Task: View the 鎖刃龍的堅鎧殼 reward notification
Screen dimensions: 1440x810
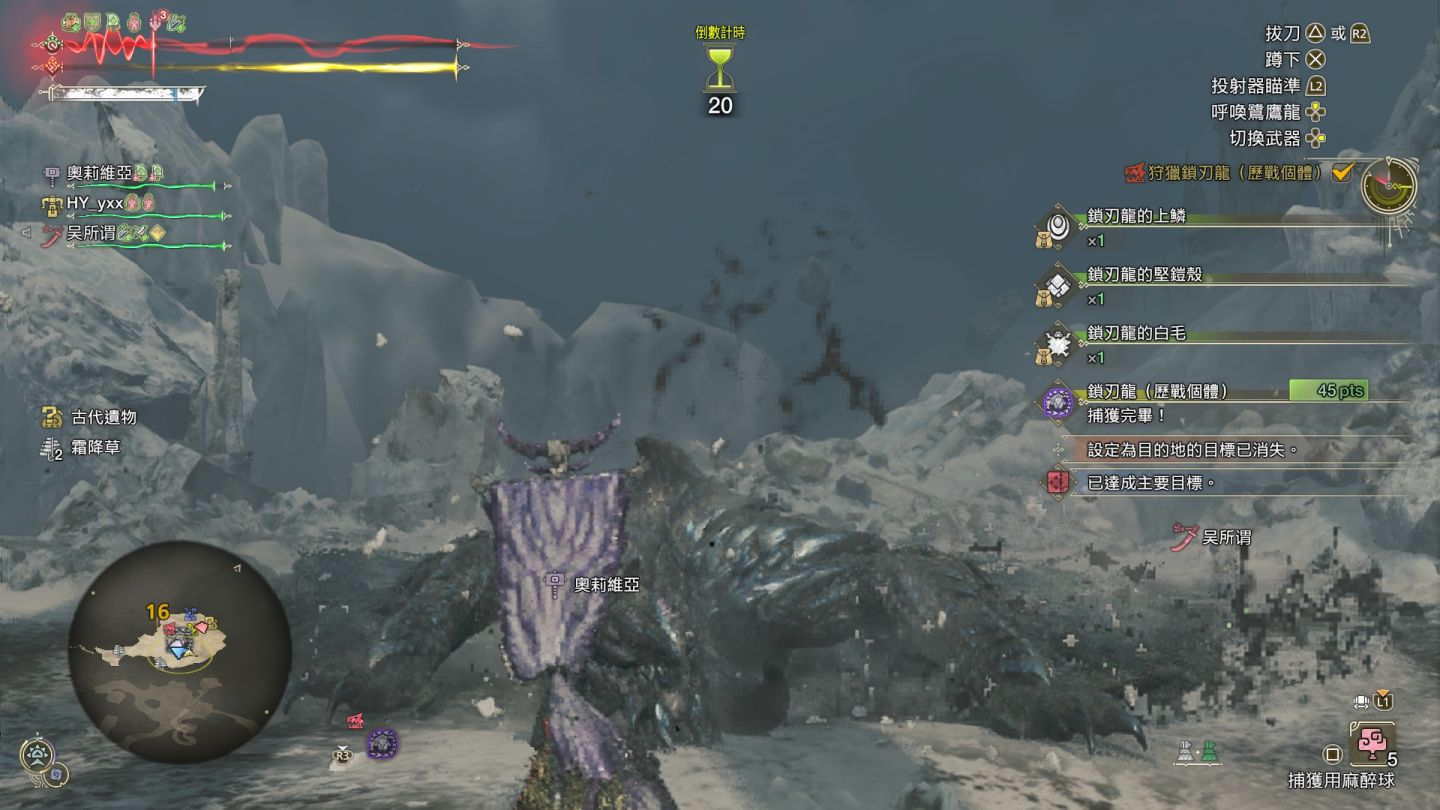Action: (1144, 274)
